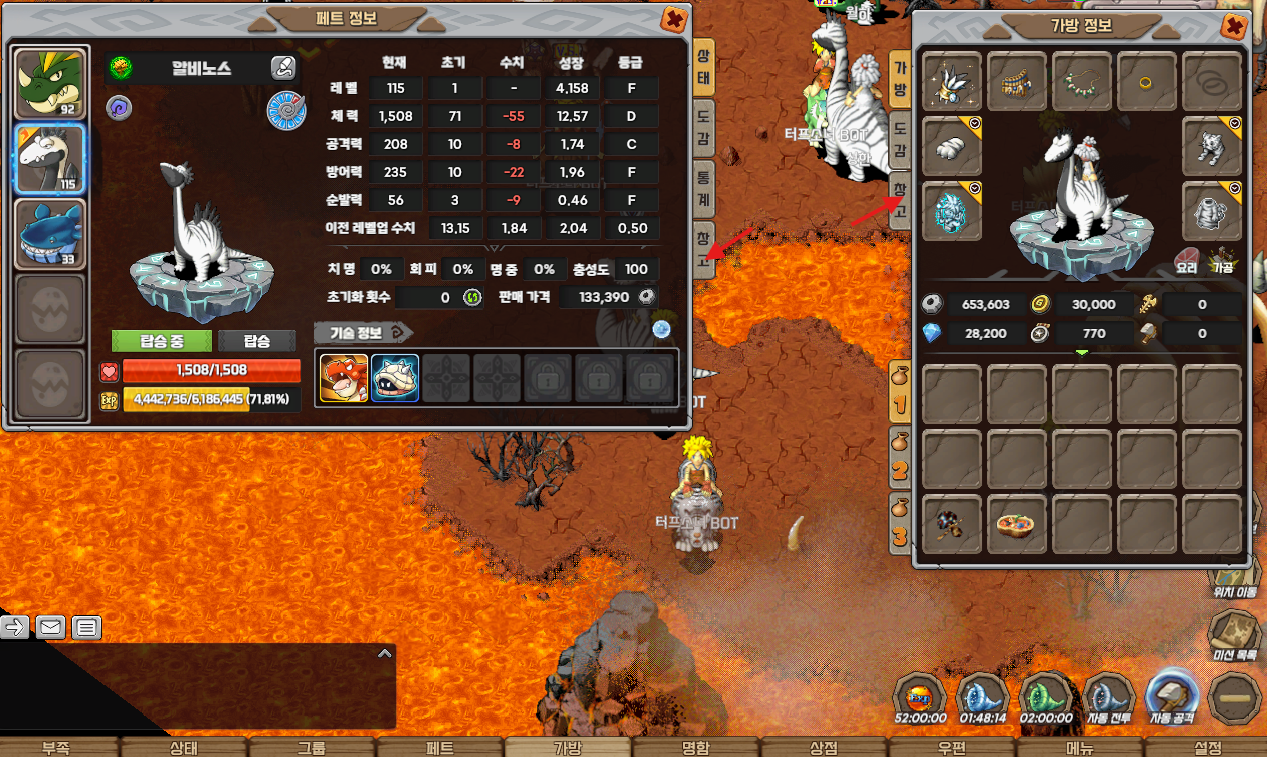Open 상점 shop from the bottom menu
1267x757 pixels.
[x=825, y=747]
